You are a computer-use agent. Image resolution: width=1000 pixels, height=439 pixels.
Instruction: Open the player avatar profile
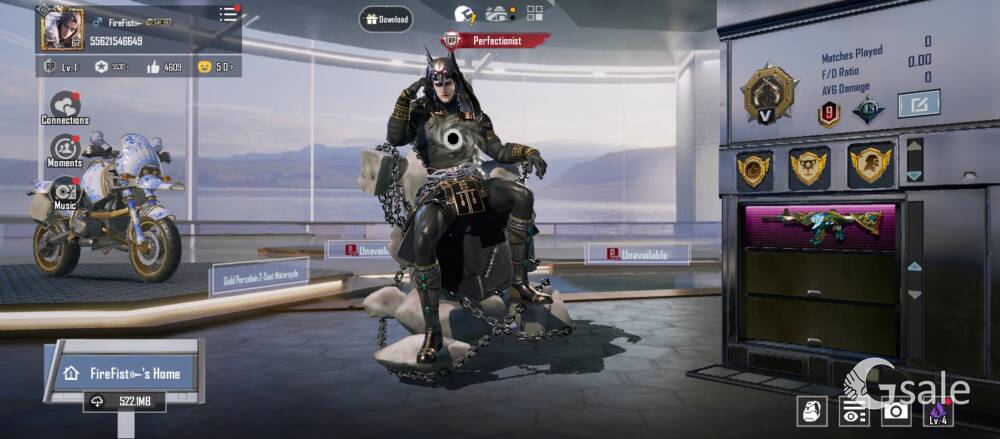point(62,27)
